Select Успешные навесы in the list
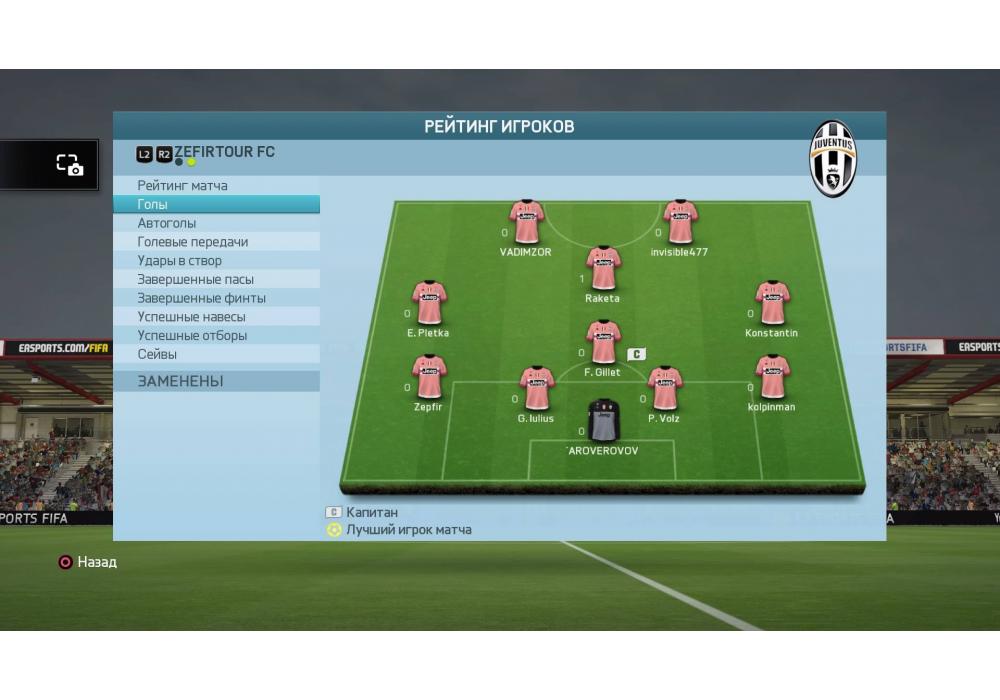Screen dimensions: 1000x700 click(191, 317)
